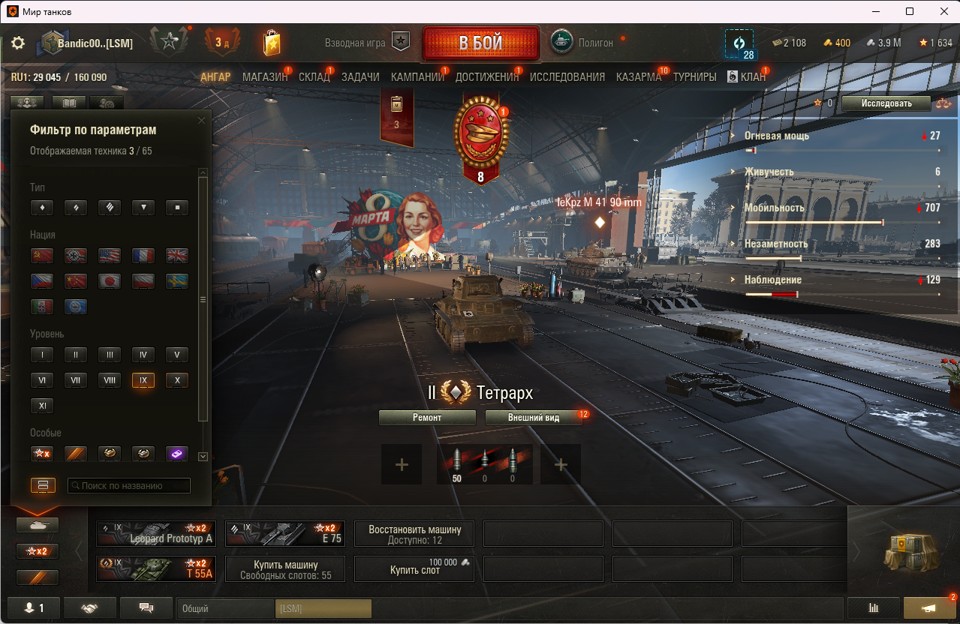Select the E 75 tank in carousel
The height and width of the screenshot is (624, 960).
[x=285, y=533]
